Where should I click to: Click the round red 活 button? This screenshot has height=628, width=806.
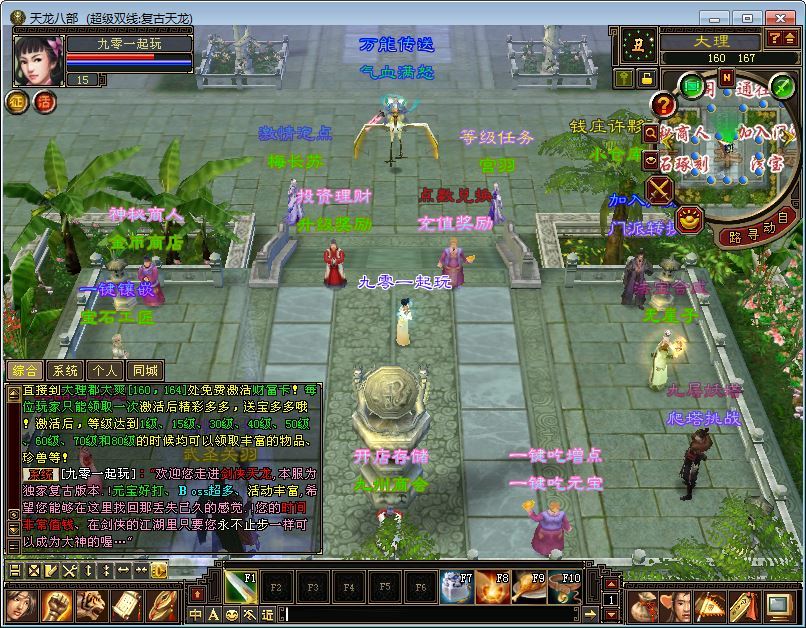coord(44,101)
